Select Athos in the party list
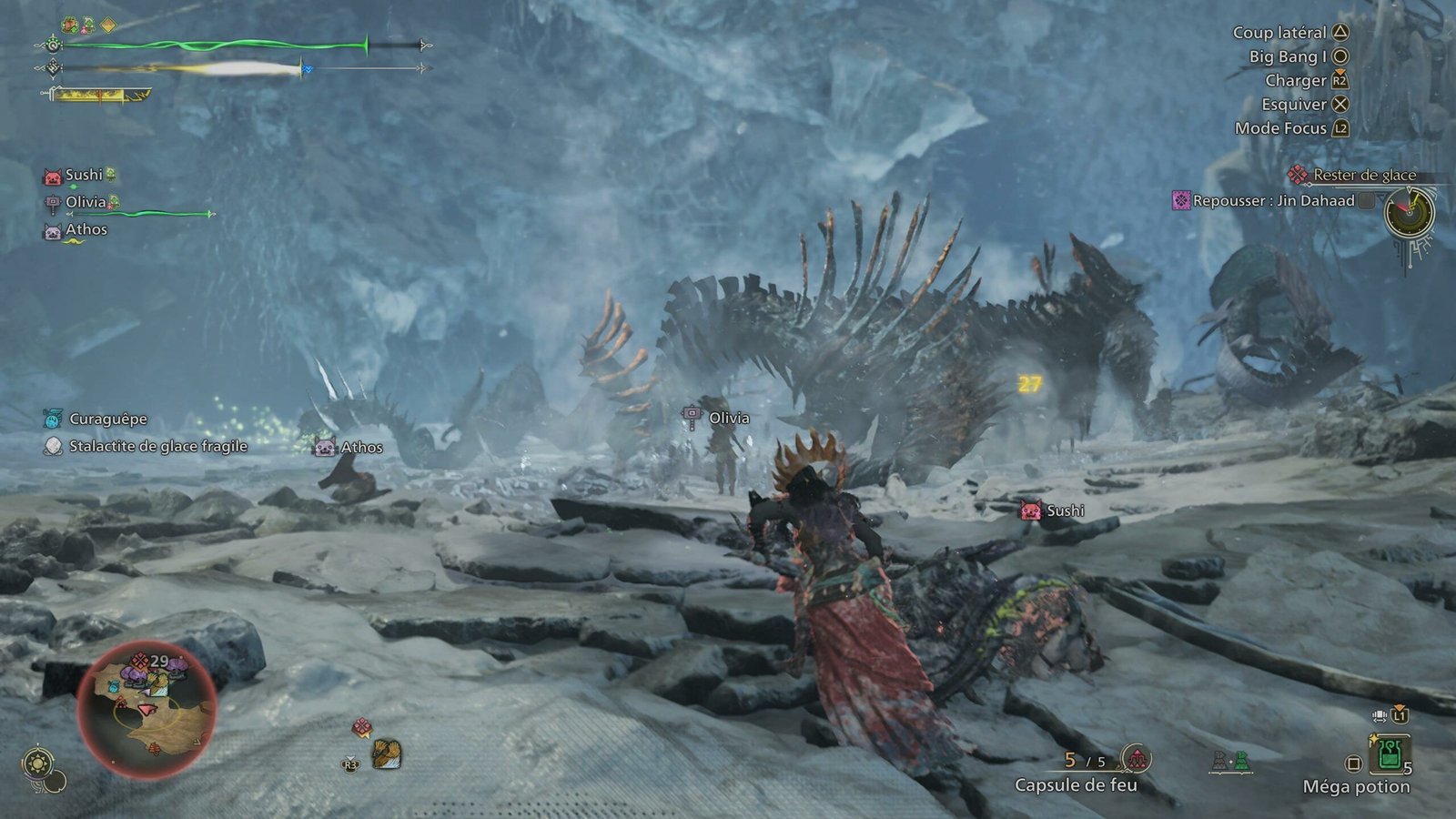This screenshot has height=819, width=1456. coord(86,229)
